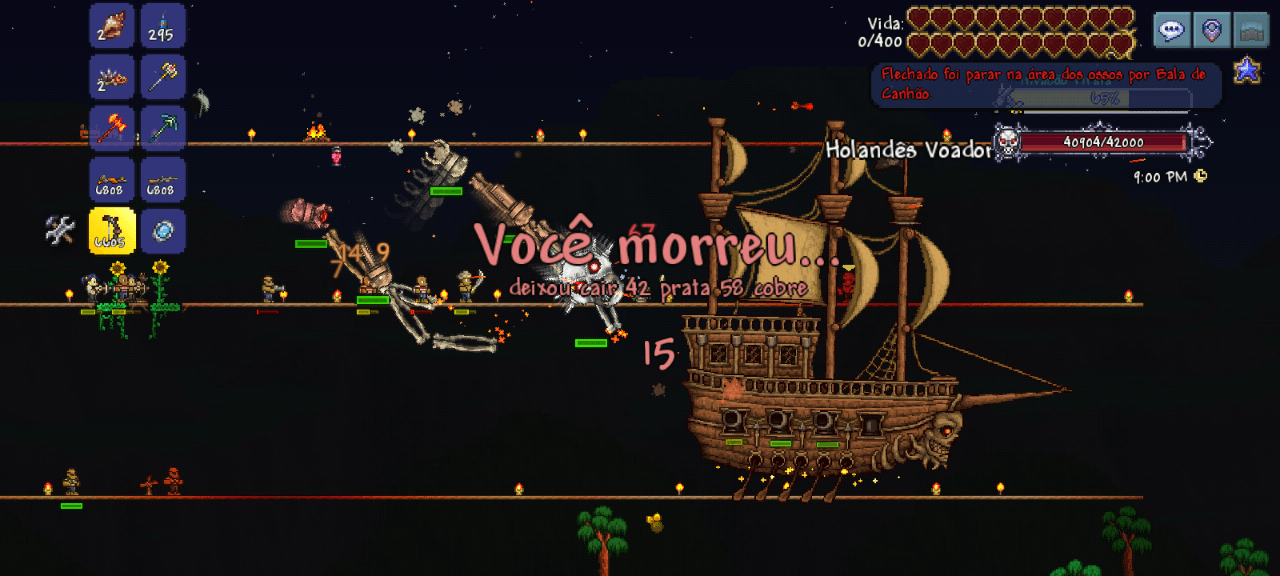The image size is (1280, 576).
Task: Use the magic mirror hotbar slot
Action: pyautogui.click(x=163, y=230)
